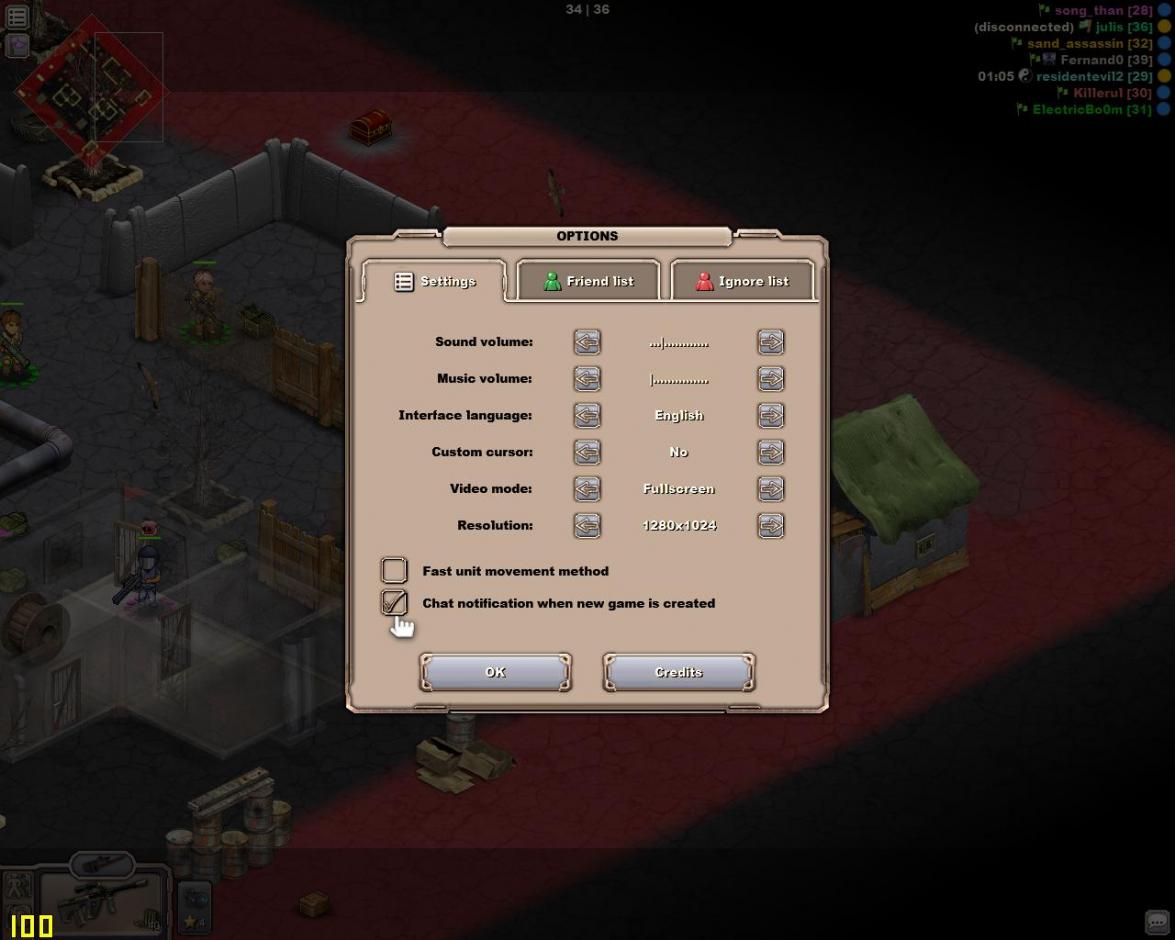Switch to the Friend list tab
The image size is (1175, 940).
pyautogui.click(x=588, y=281)
